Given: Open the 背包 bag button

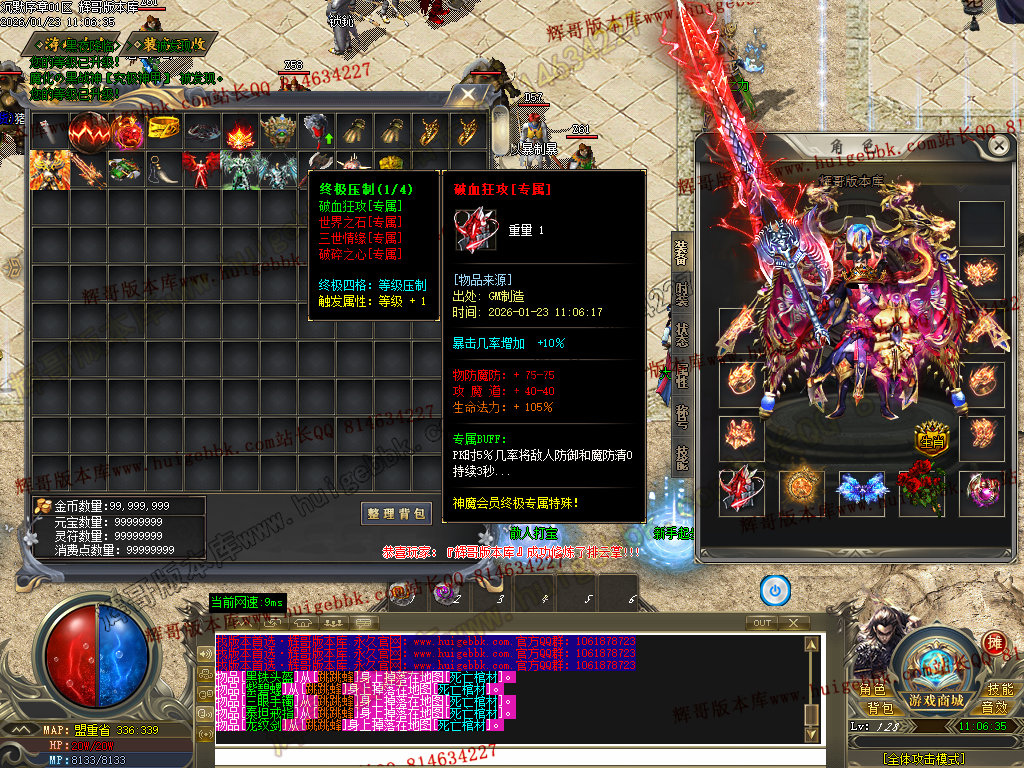Looking at the screenshot, I should (x=880, y=708).
